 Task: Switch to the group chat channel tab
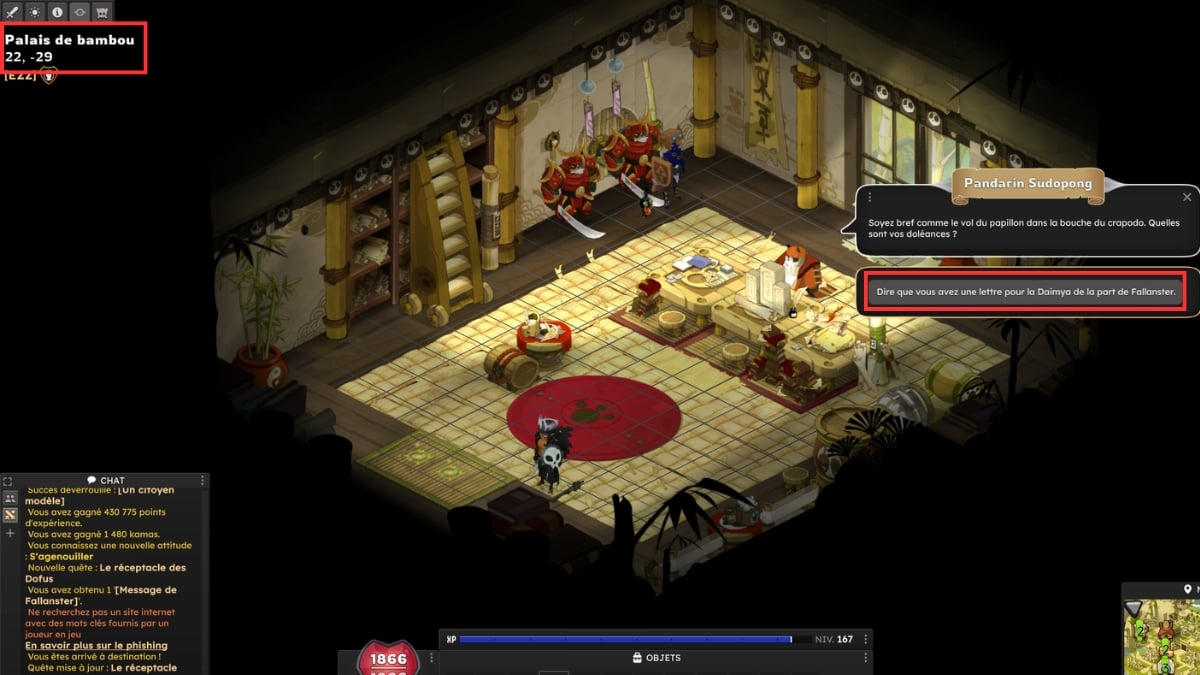pos(10,498)
